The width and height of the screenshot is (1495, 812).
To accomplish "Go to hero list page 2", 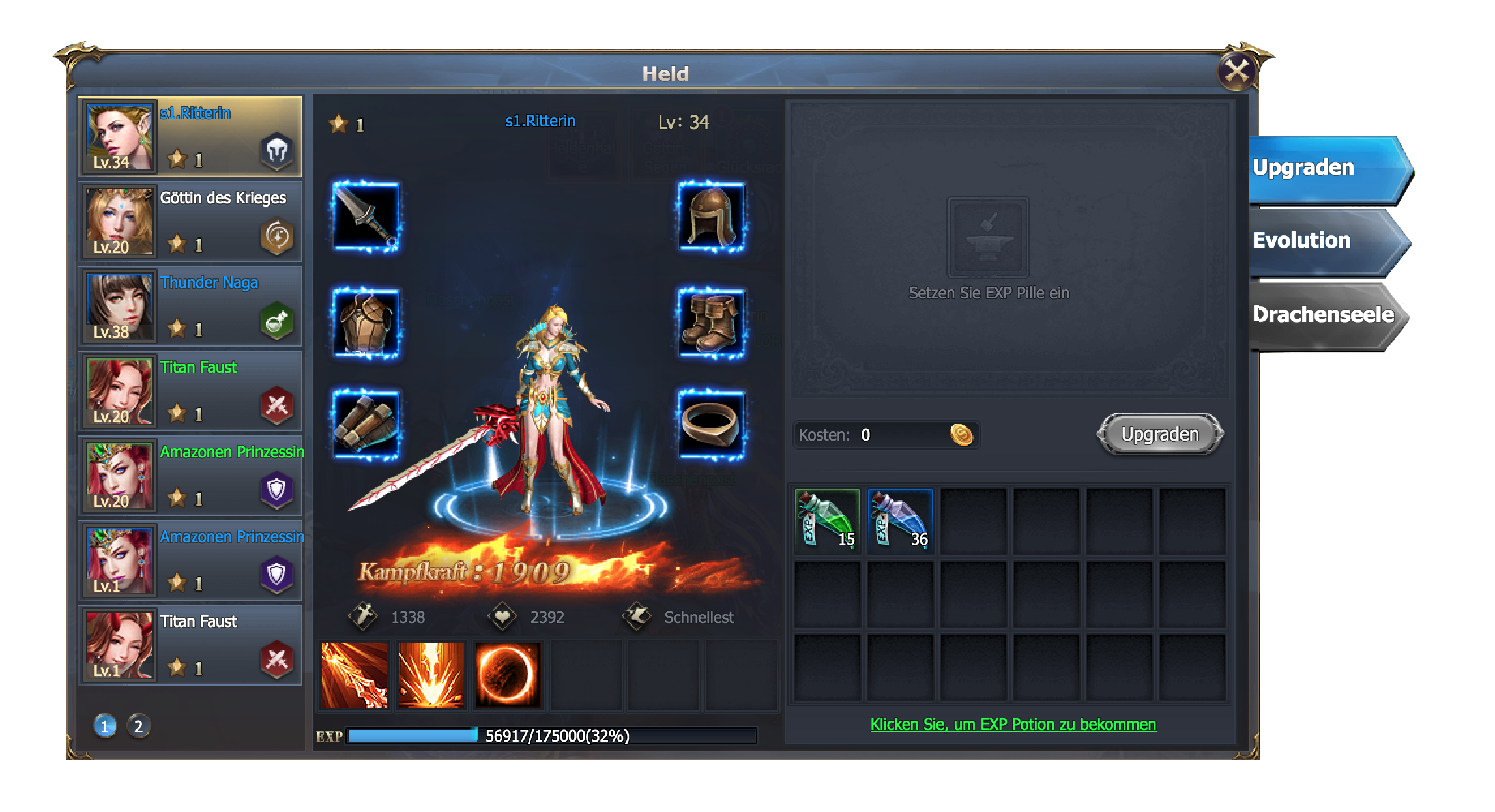I will pyautogui.click(x=138, y=727).
